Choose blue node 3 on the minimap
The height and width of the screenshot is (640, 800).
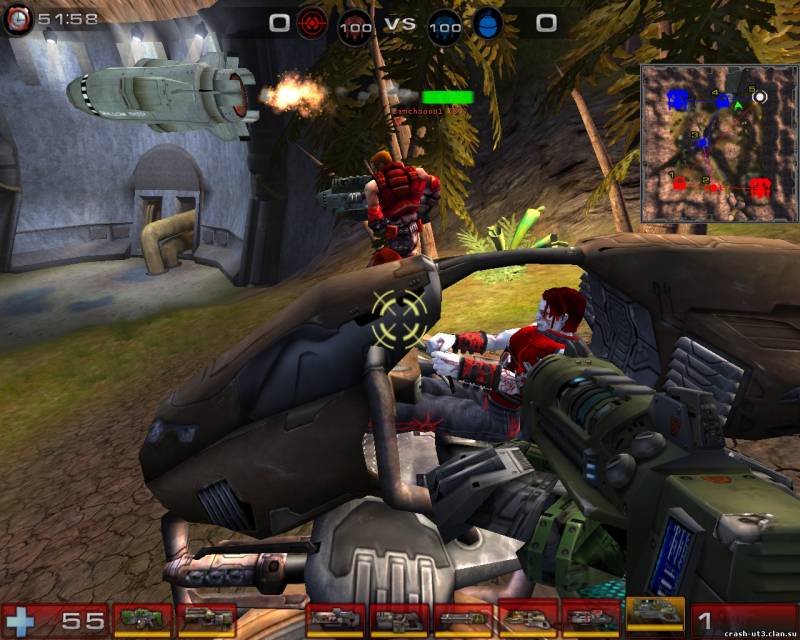click(702, 144)
